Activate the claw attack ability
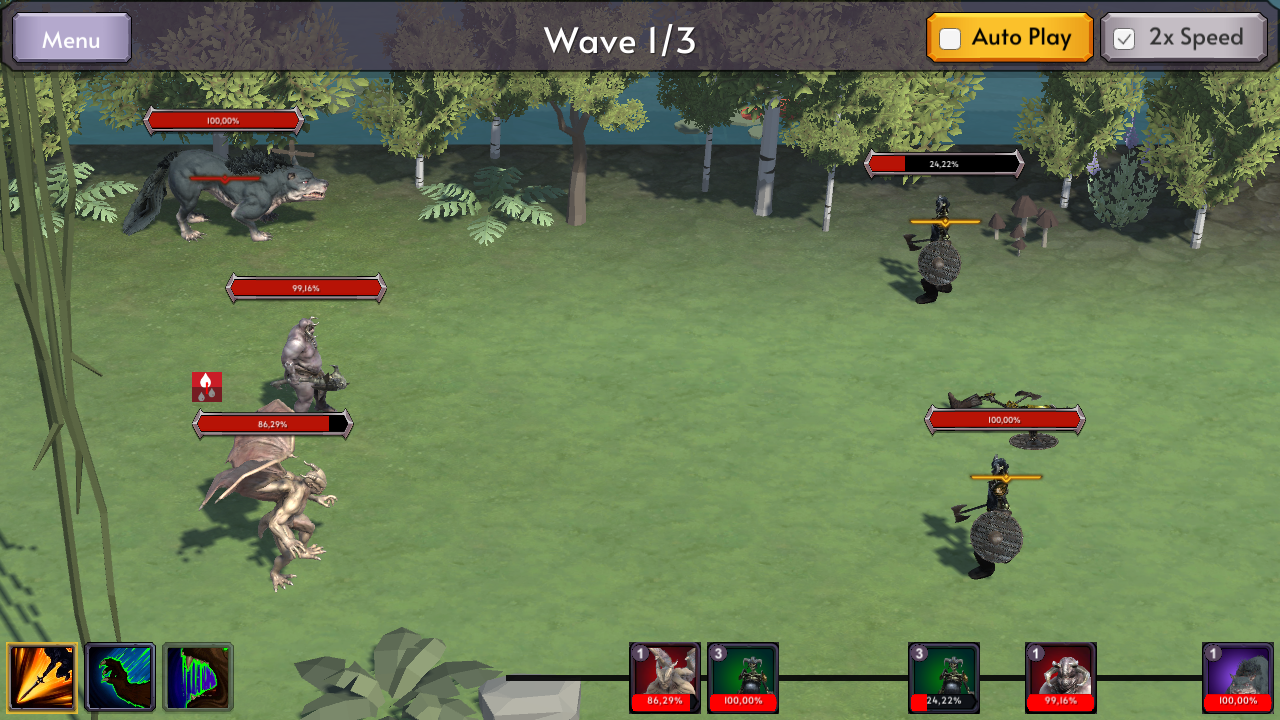Screen dimensions: 1280x720 coord(119,677)
